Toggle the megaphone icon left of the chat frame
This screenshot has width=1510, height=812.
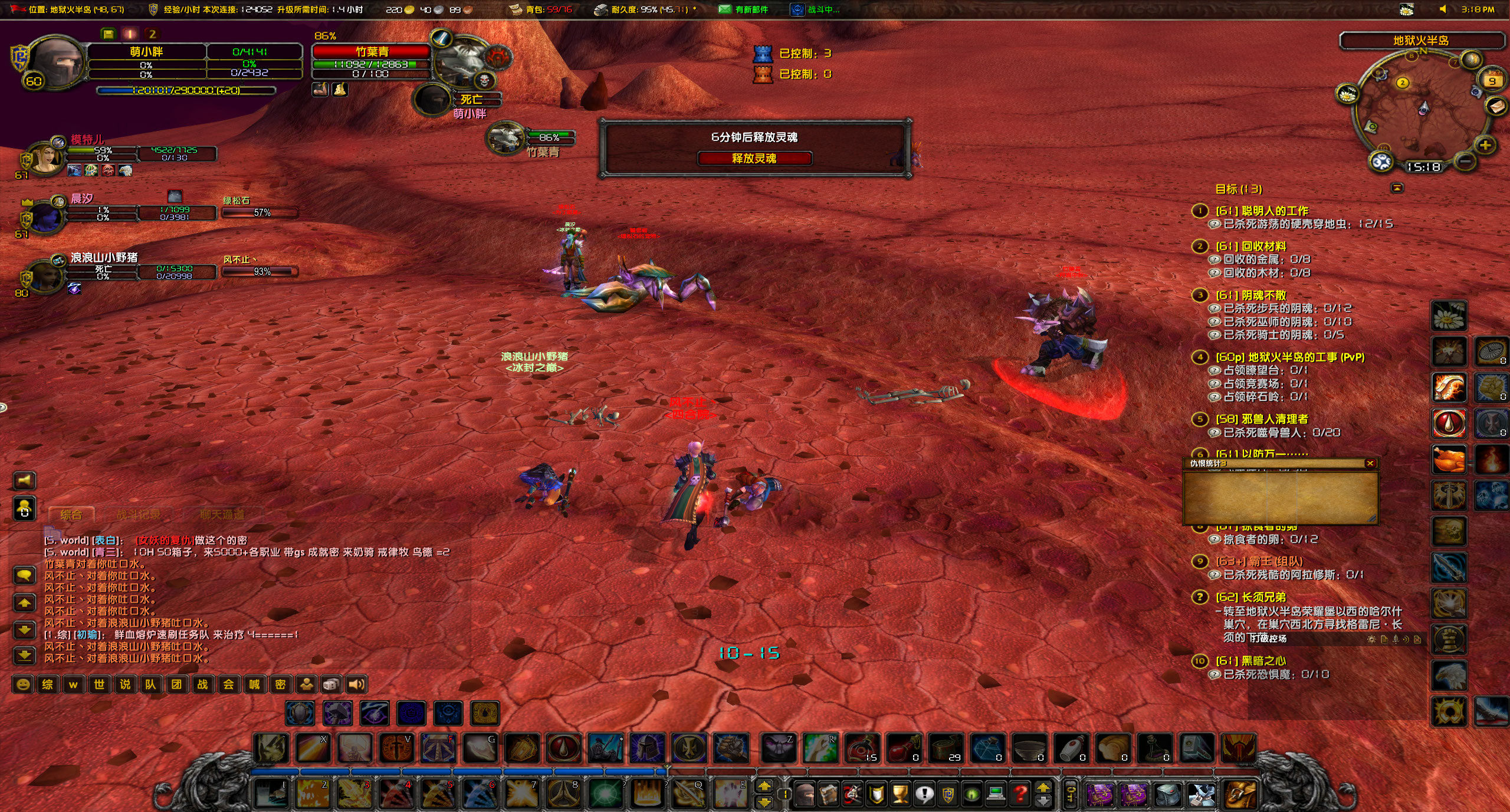(x=25, y=479)
